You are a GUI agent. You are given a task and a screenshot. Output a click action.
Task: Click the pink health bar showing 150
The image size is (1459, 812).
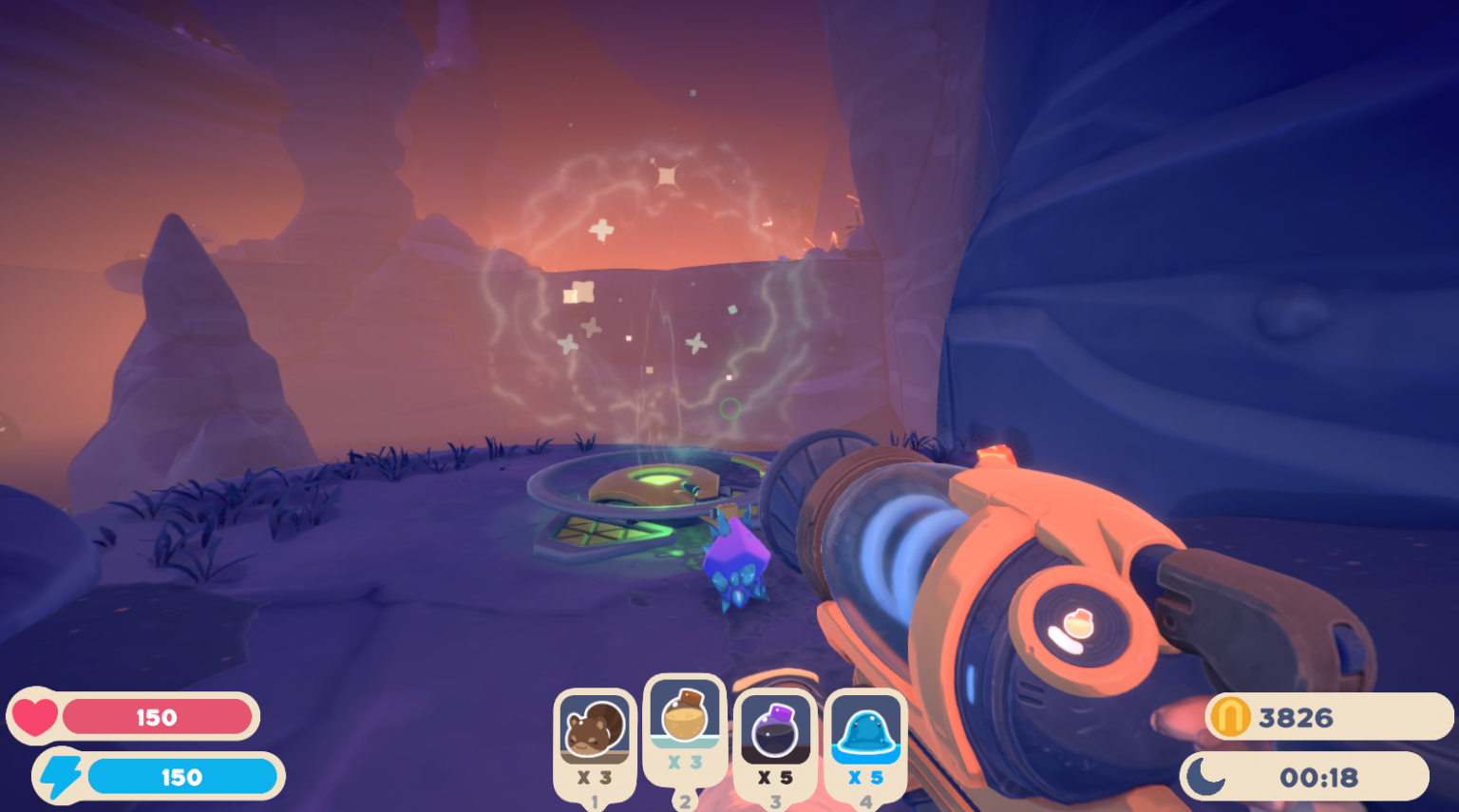click(160, 717)
